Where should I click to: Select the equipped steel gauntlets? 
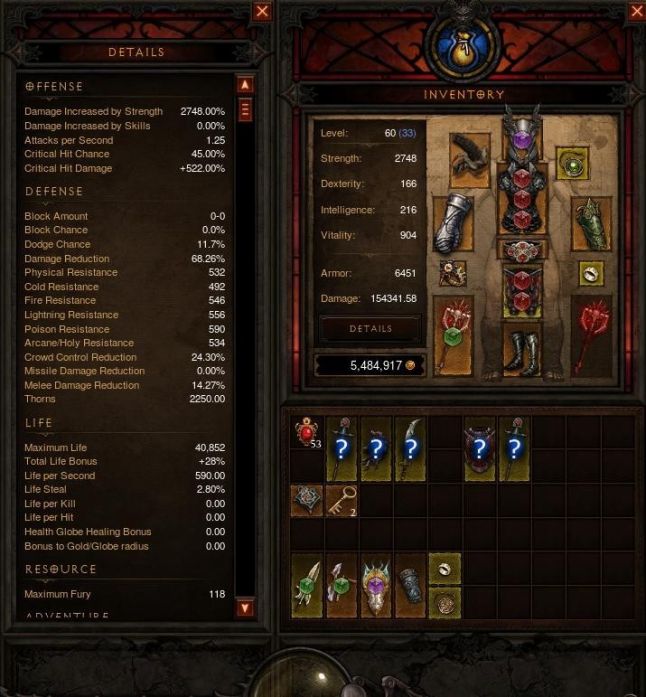pos(453,222)
